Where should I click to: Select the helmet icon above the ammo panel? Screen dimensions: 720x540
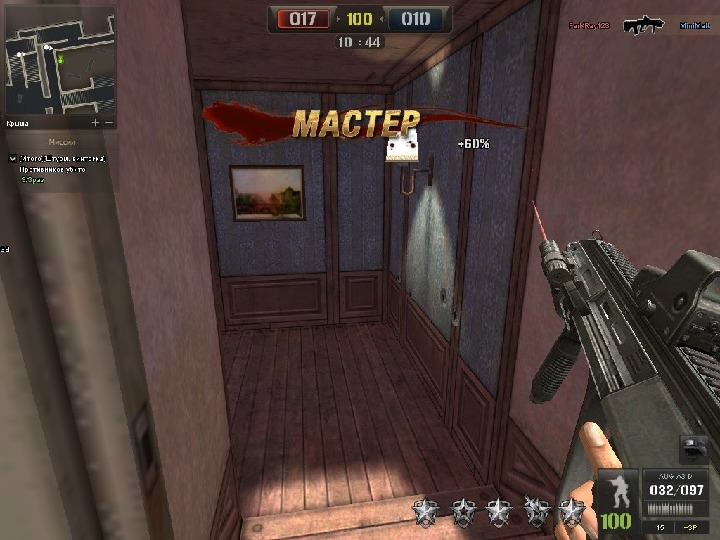[x=695, y=449]
